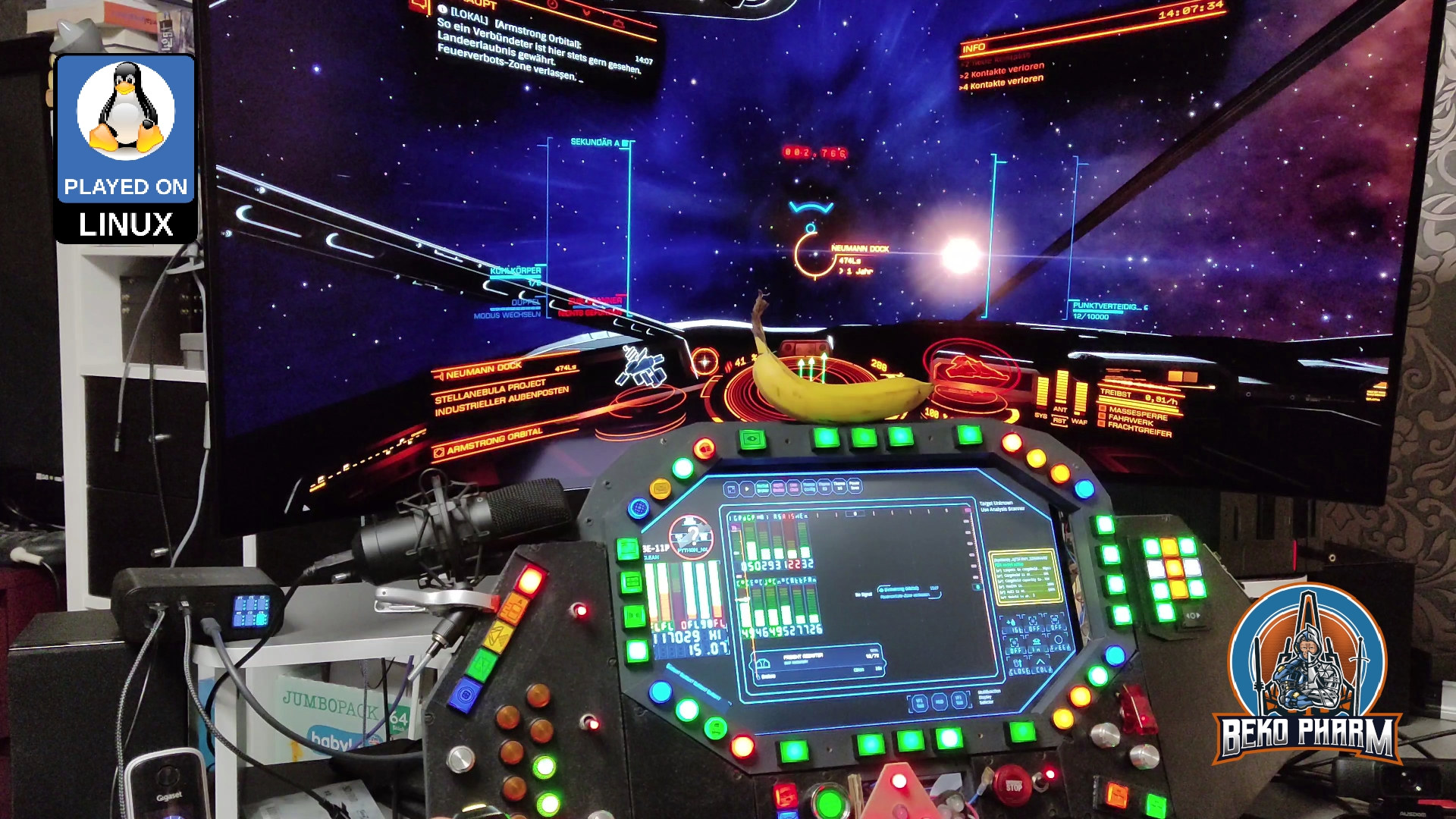Select the Armstrong Orbital station entry
Screen dimensions: 1456x819
click(493, 442)
